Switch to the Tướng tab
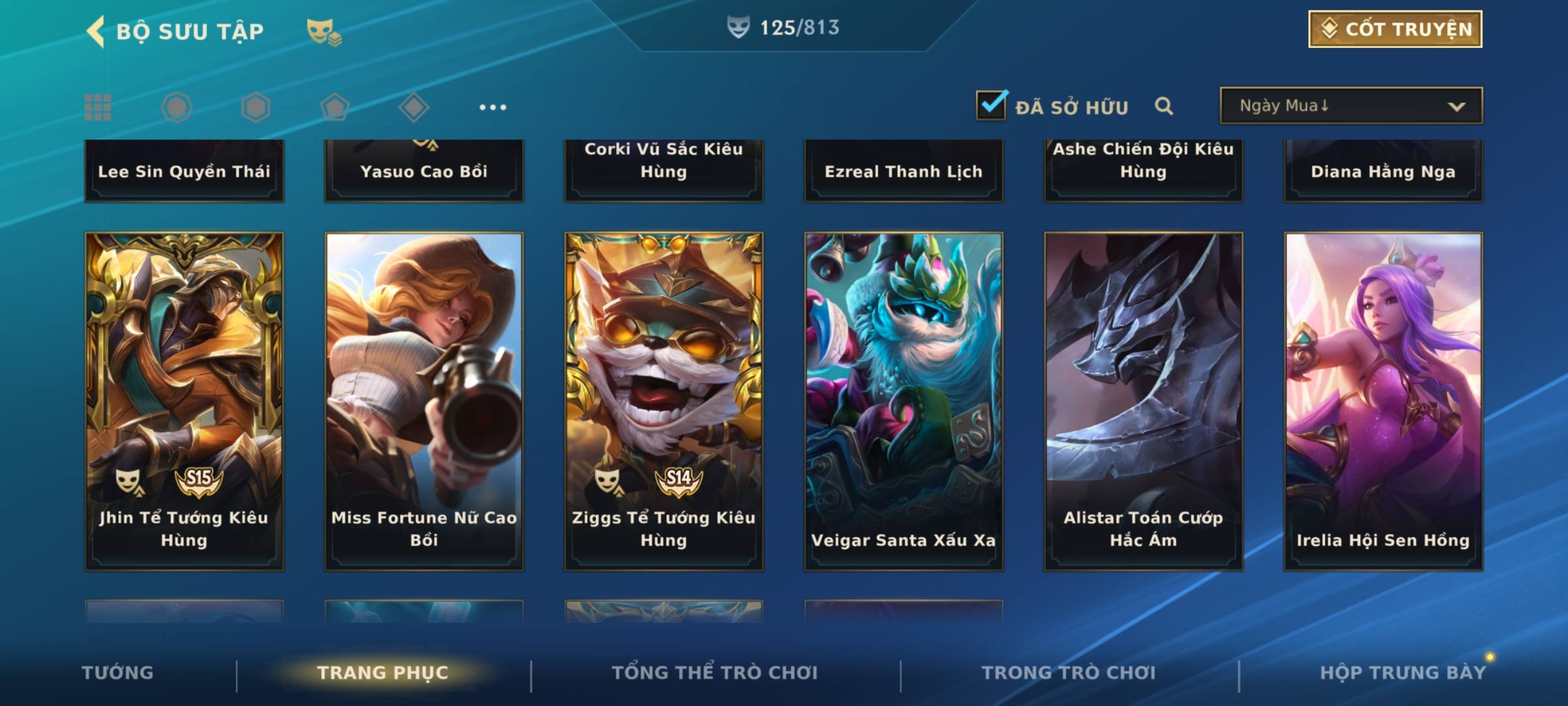 [118, 672]
